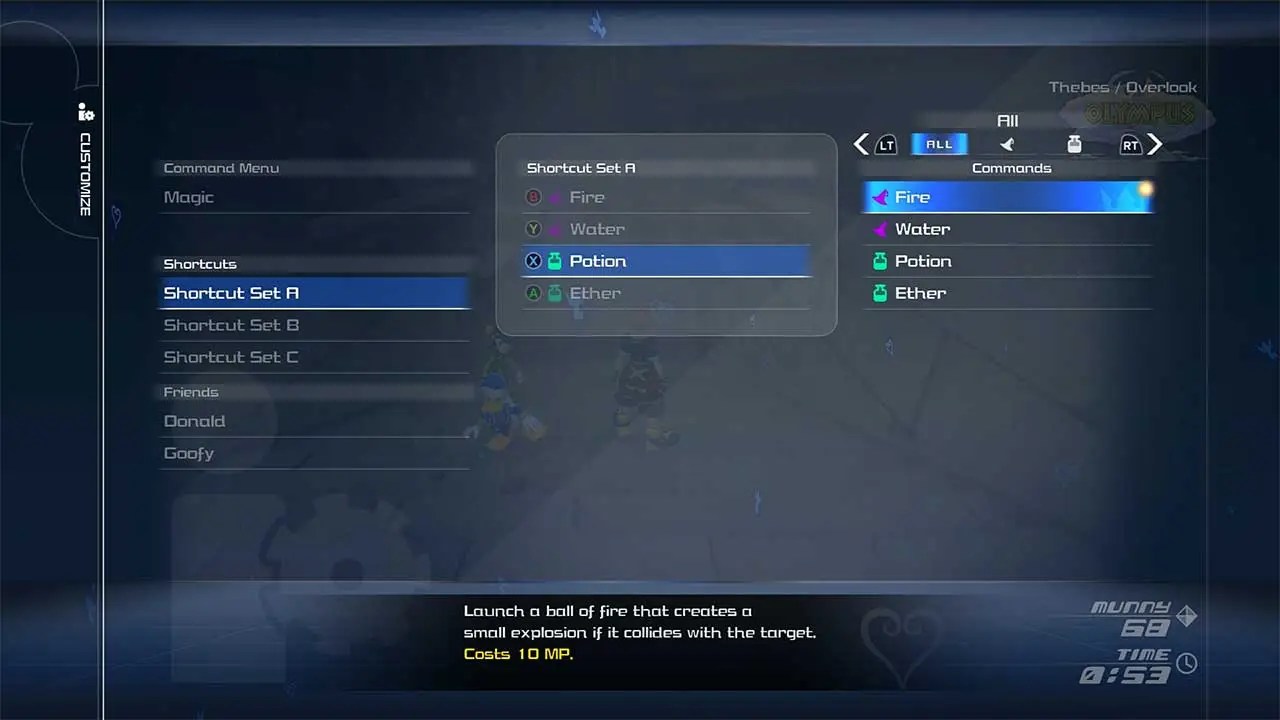
Task: Select Donald under Friends
Action: click(x=194, y=421)
